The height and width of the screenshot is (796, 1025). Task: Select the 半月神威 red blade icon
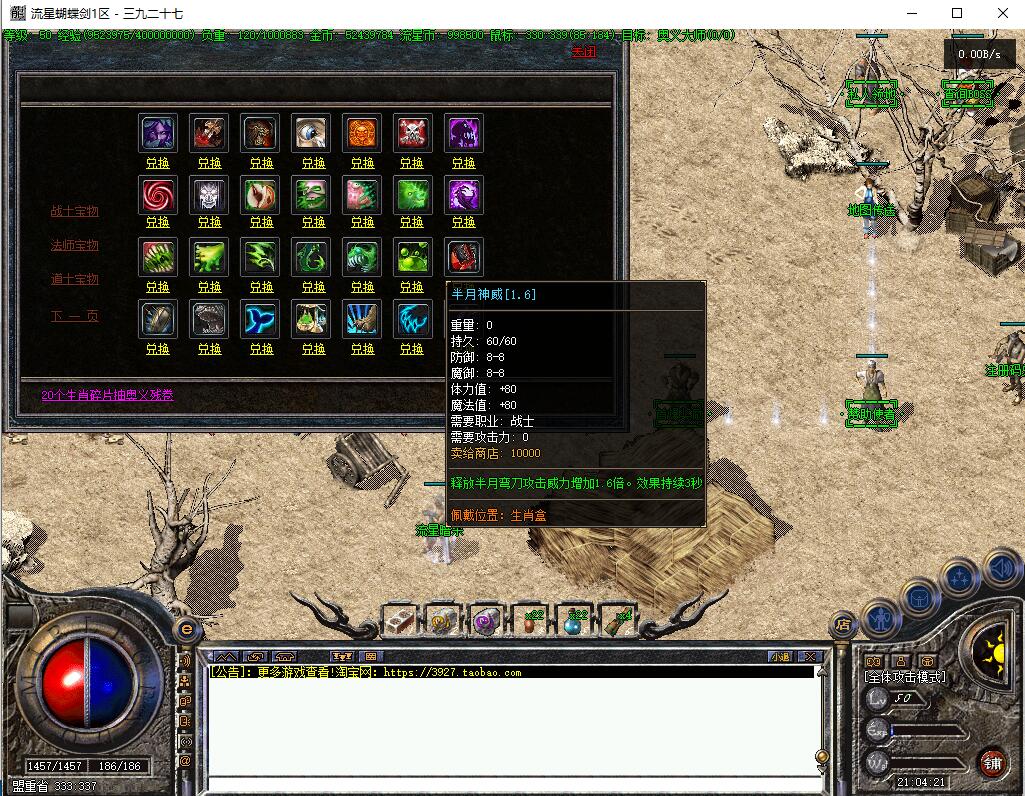463,257
